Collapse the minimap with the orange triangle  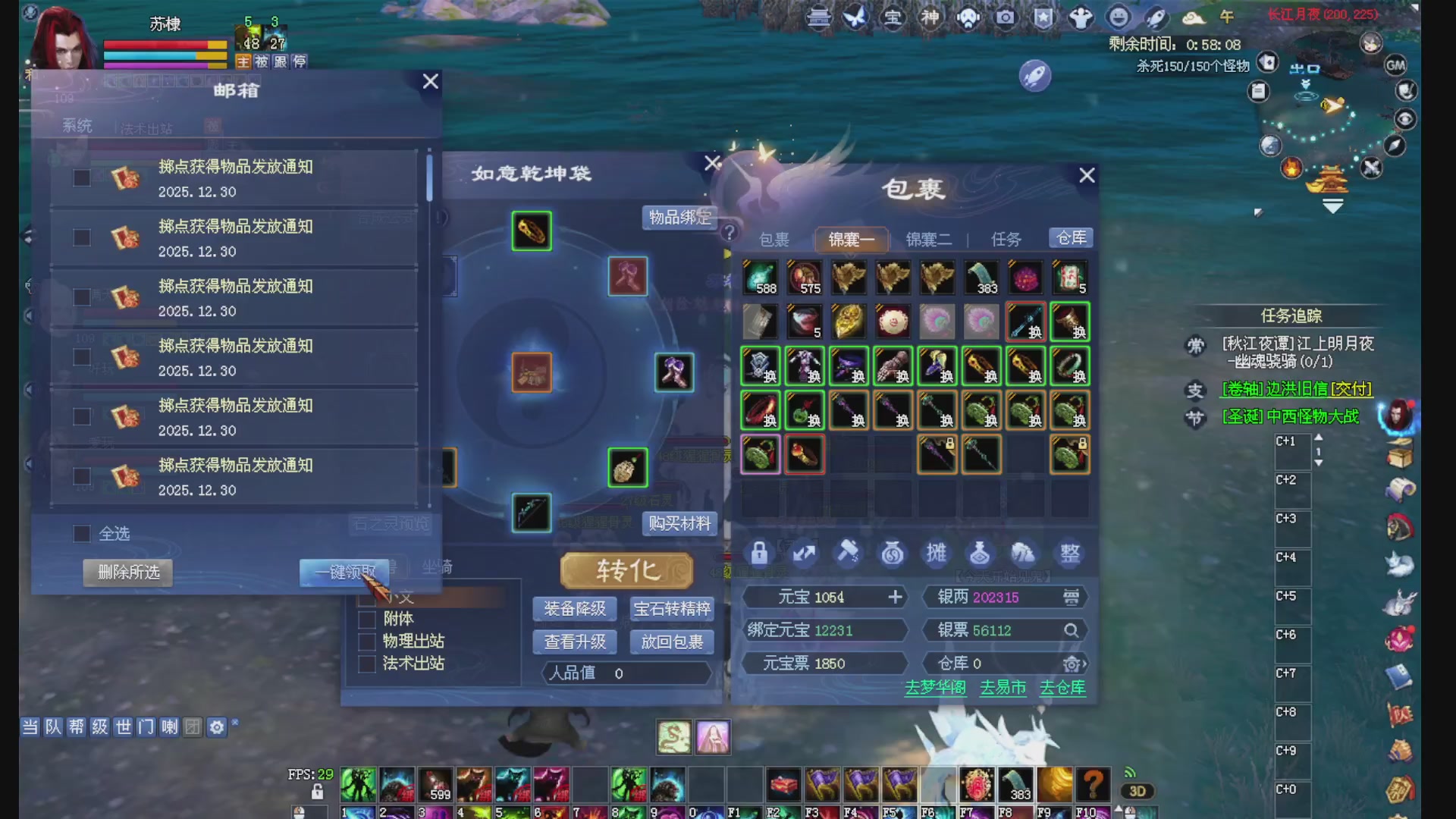click(x=1332, y=205)
